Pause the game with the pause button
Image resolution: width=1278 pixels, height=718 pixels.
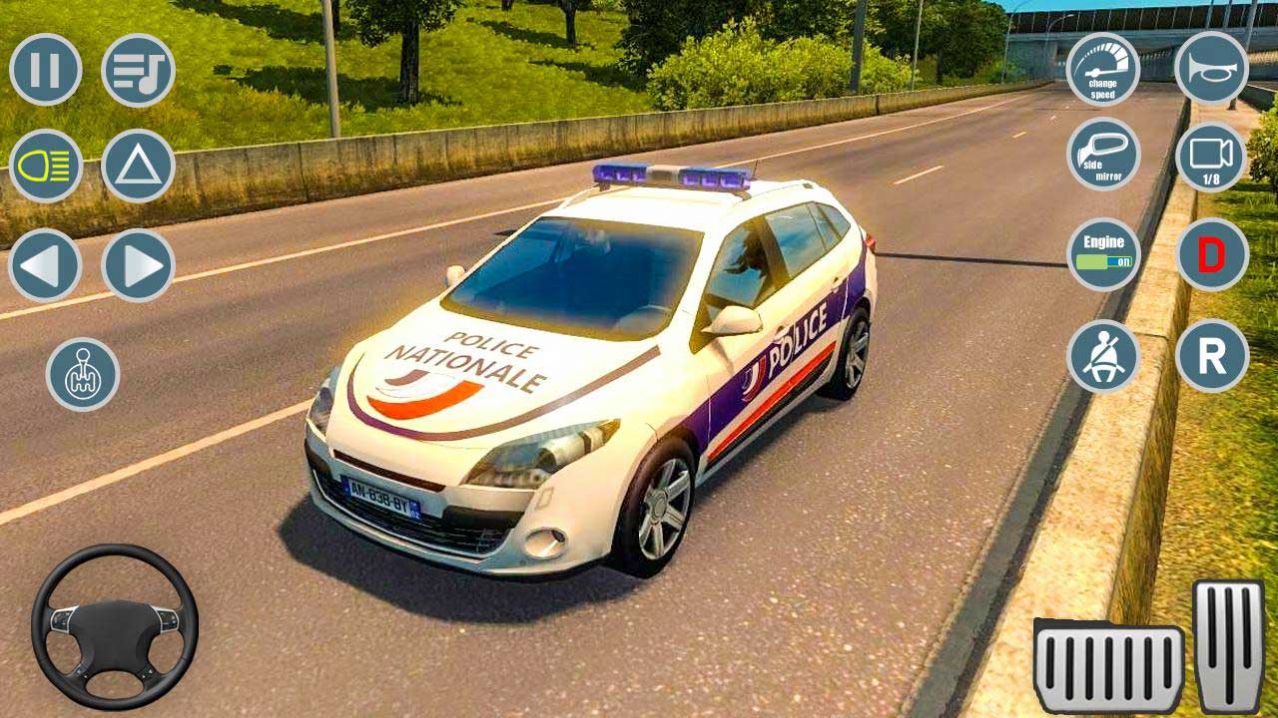(46, 70)
